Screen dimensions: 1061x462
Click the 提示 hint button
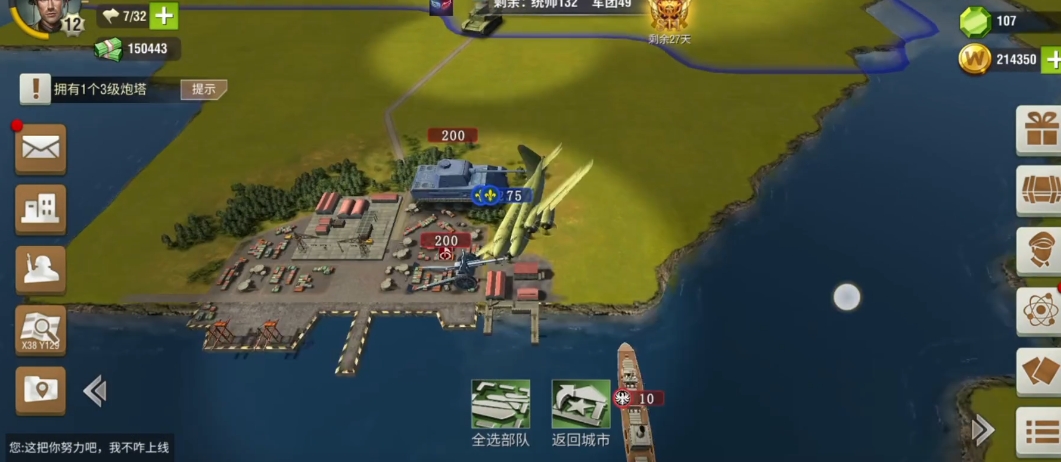point(203,89)
